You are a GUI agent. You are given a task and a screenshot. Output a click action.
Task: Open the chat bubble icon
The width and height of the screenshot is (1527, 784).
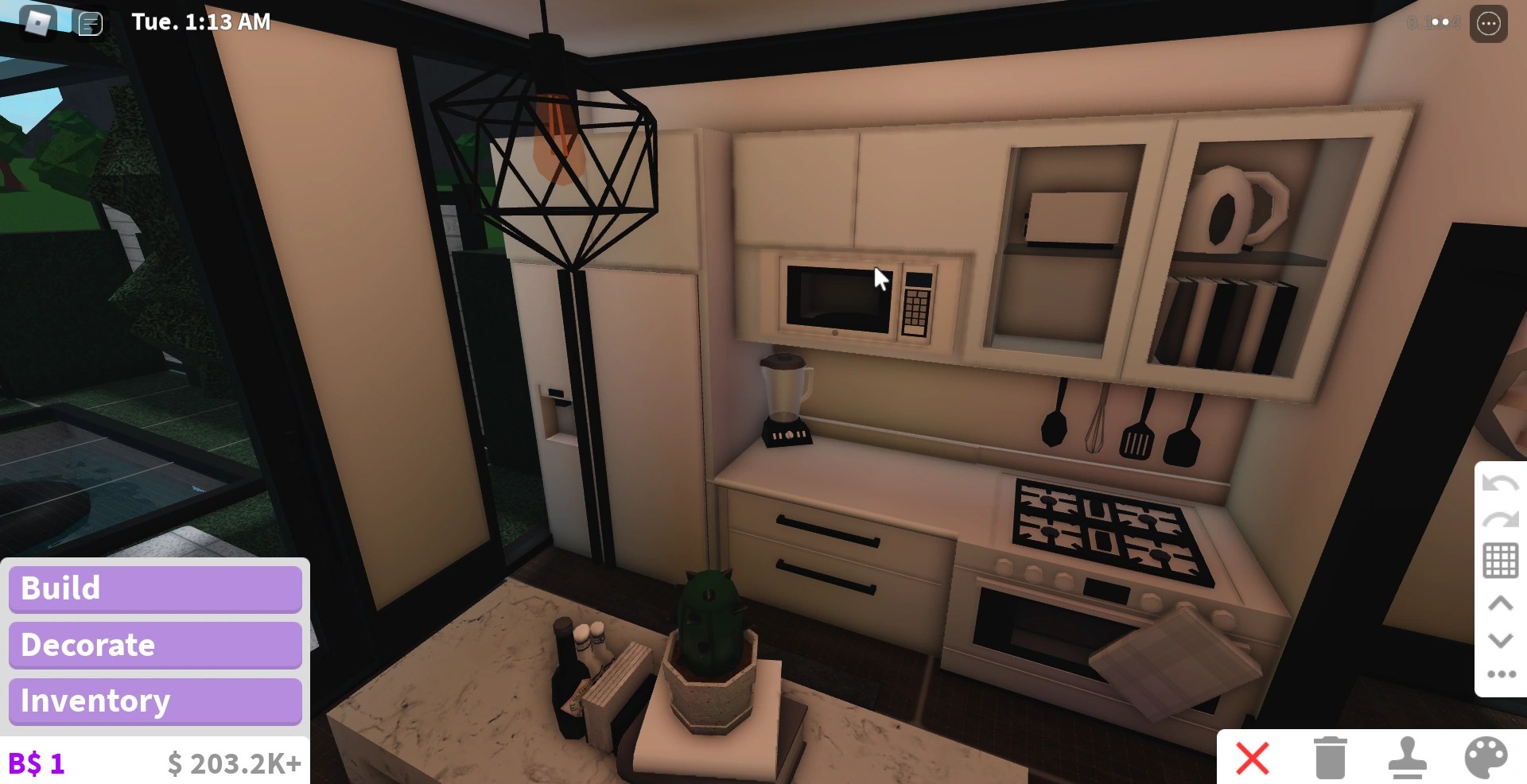[x=90, y=24]
